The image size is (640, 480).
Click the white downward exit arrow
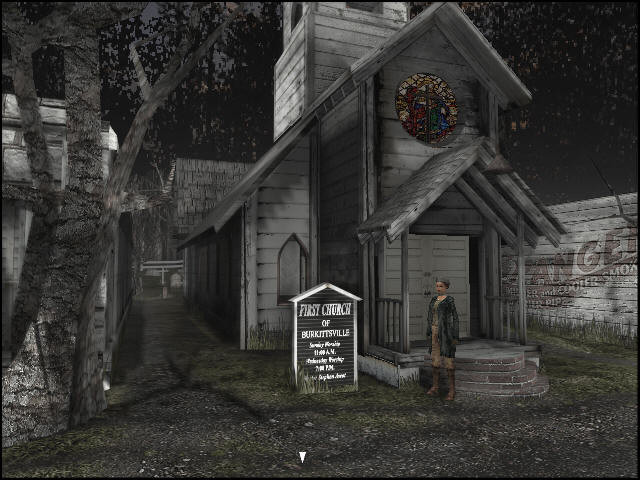coord(302,458)
